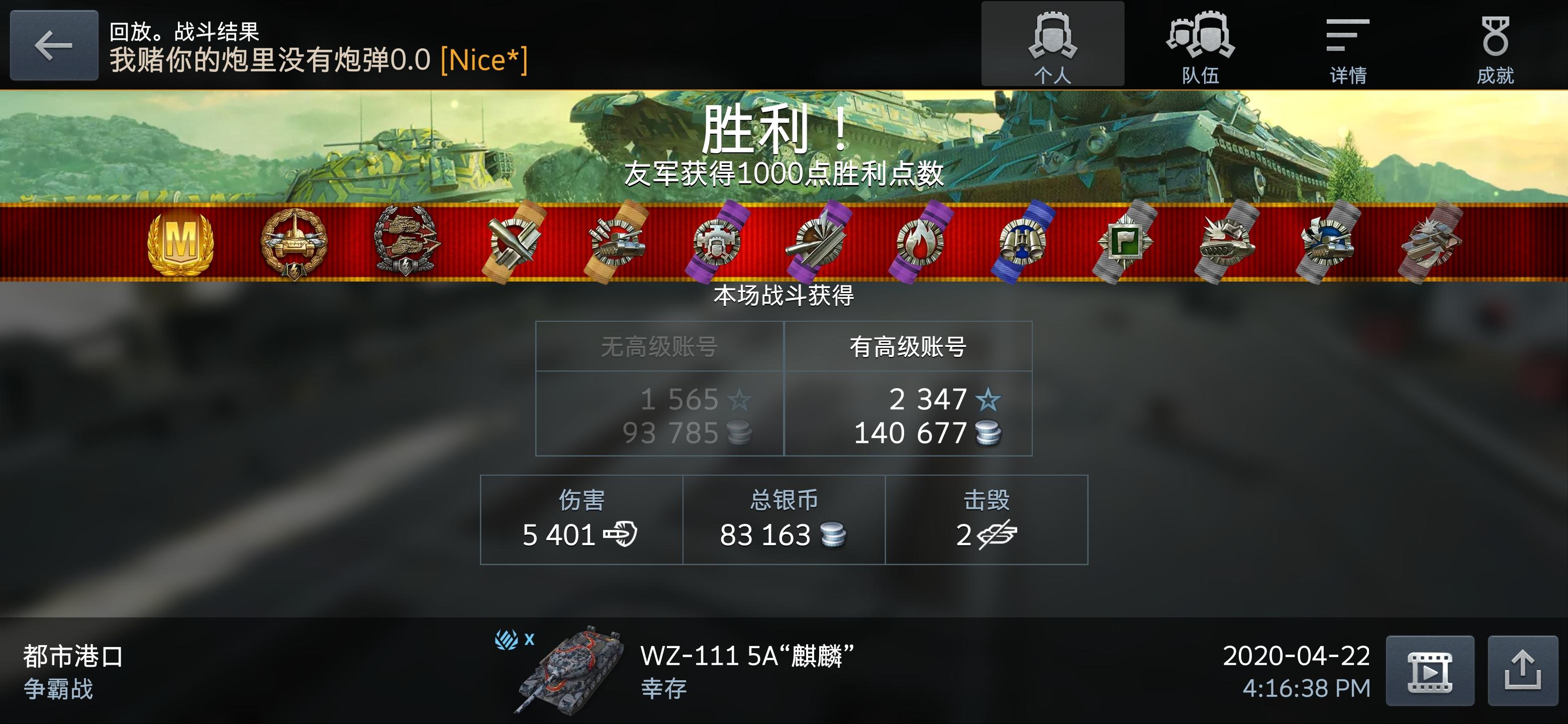Open the 详情 details tab
The height and width of the screenshot is (724, 1568).
click(x=1345, y=46)
